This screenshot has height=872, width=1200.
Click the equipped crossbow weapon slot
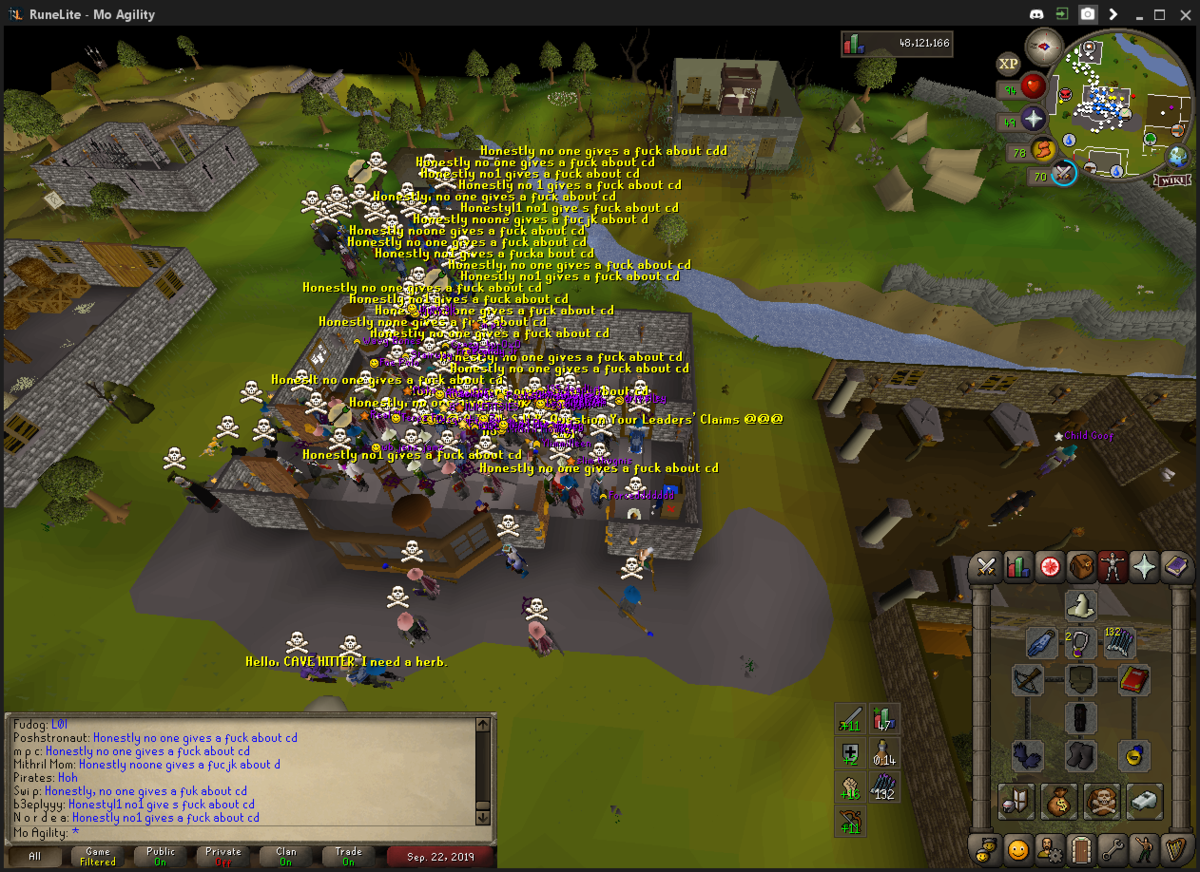(x=1028, y=680)
